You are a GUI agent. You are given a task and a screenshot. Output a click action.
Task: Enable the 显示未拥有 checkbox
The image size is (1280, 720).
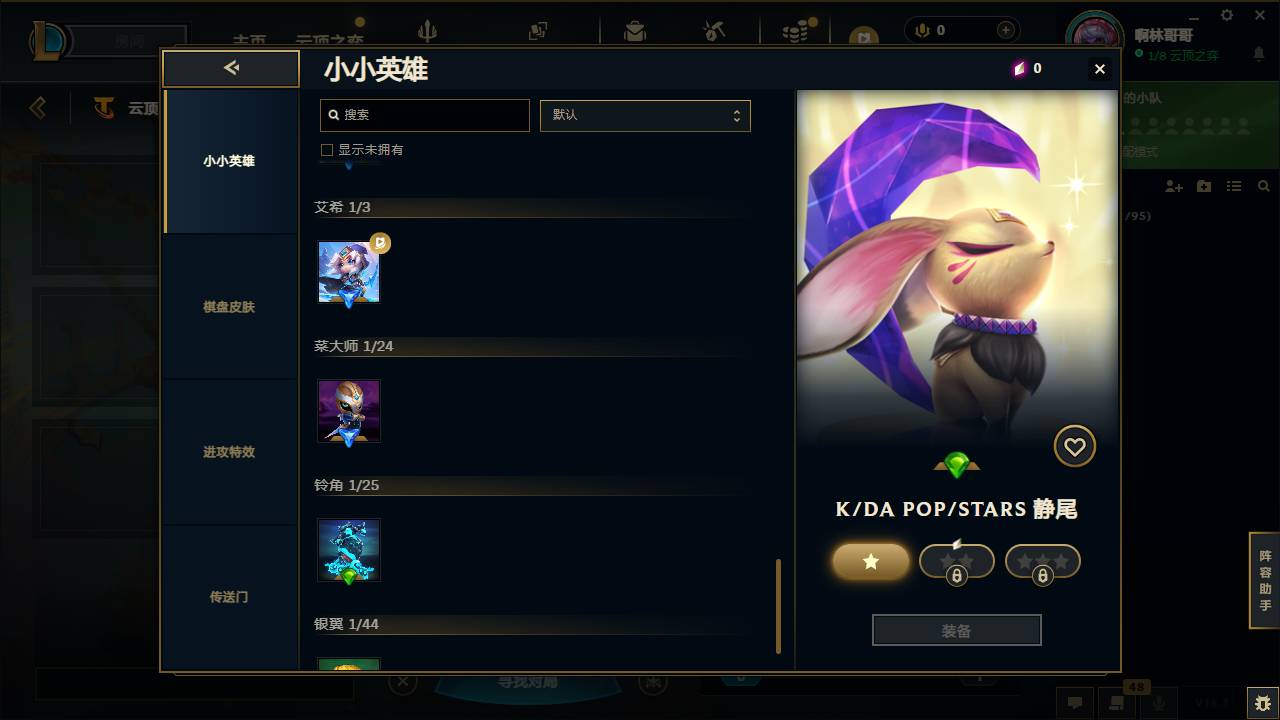point(326,149)
